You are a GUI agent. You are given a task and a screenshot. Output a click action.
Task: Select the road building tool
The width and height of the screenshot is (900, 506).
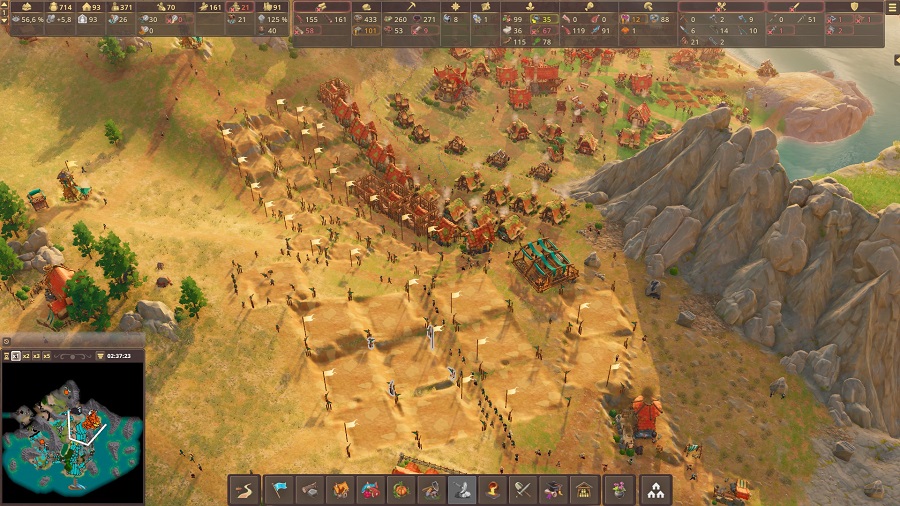pyautogui.click(x=245, y=490)
